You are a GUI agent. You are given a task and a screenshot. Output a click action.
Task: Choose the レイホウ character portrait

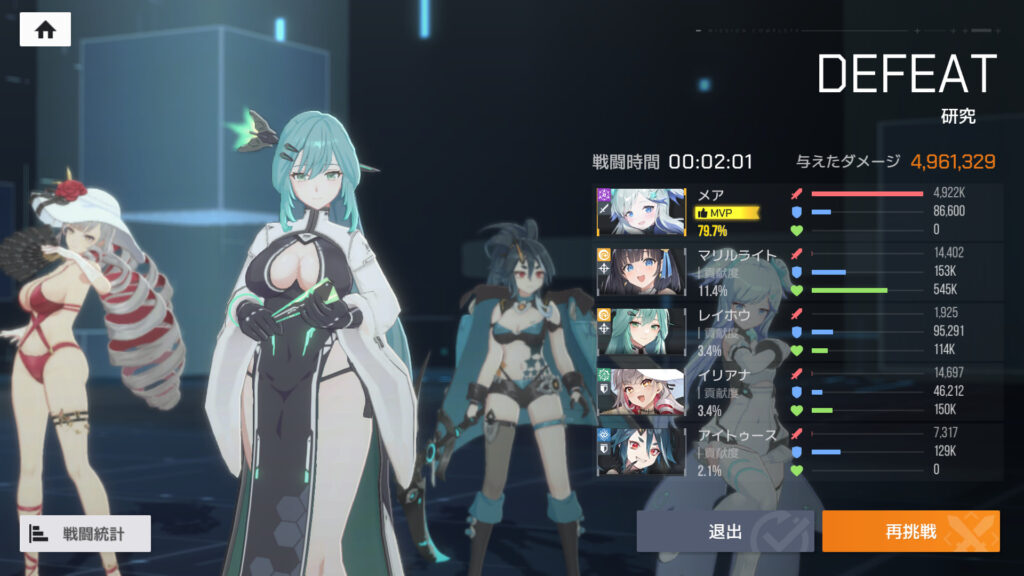click(x=641, y=331)
